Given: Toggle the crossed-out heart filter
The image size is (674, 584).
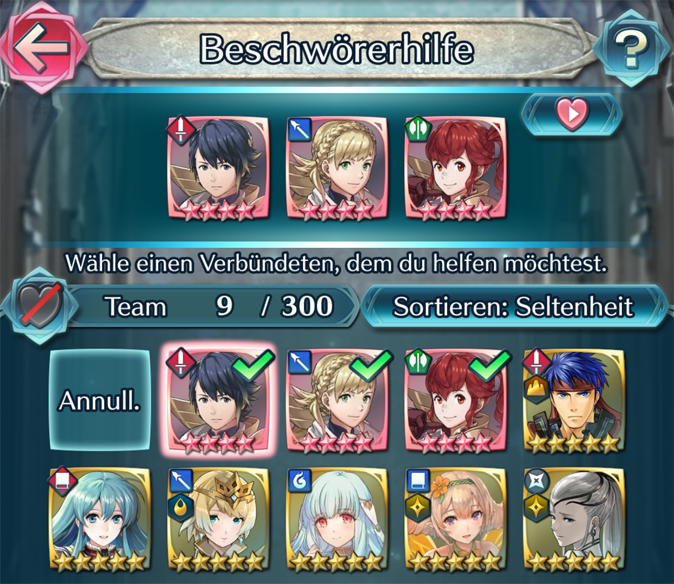Looking at the screenshot, I should tap(38, 305).
